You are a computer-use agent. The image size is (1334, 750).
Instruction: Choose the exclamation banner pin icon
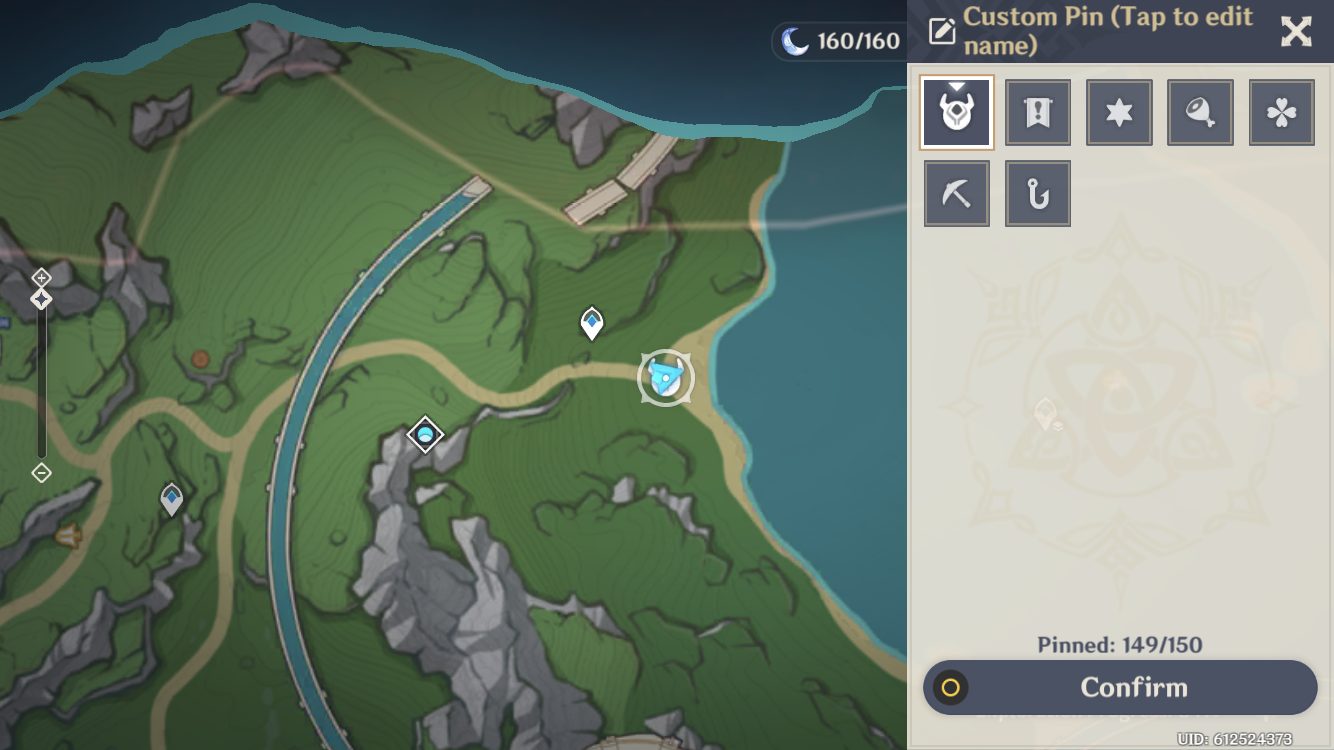(1038, 113)
